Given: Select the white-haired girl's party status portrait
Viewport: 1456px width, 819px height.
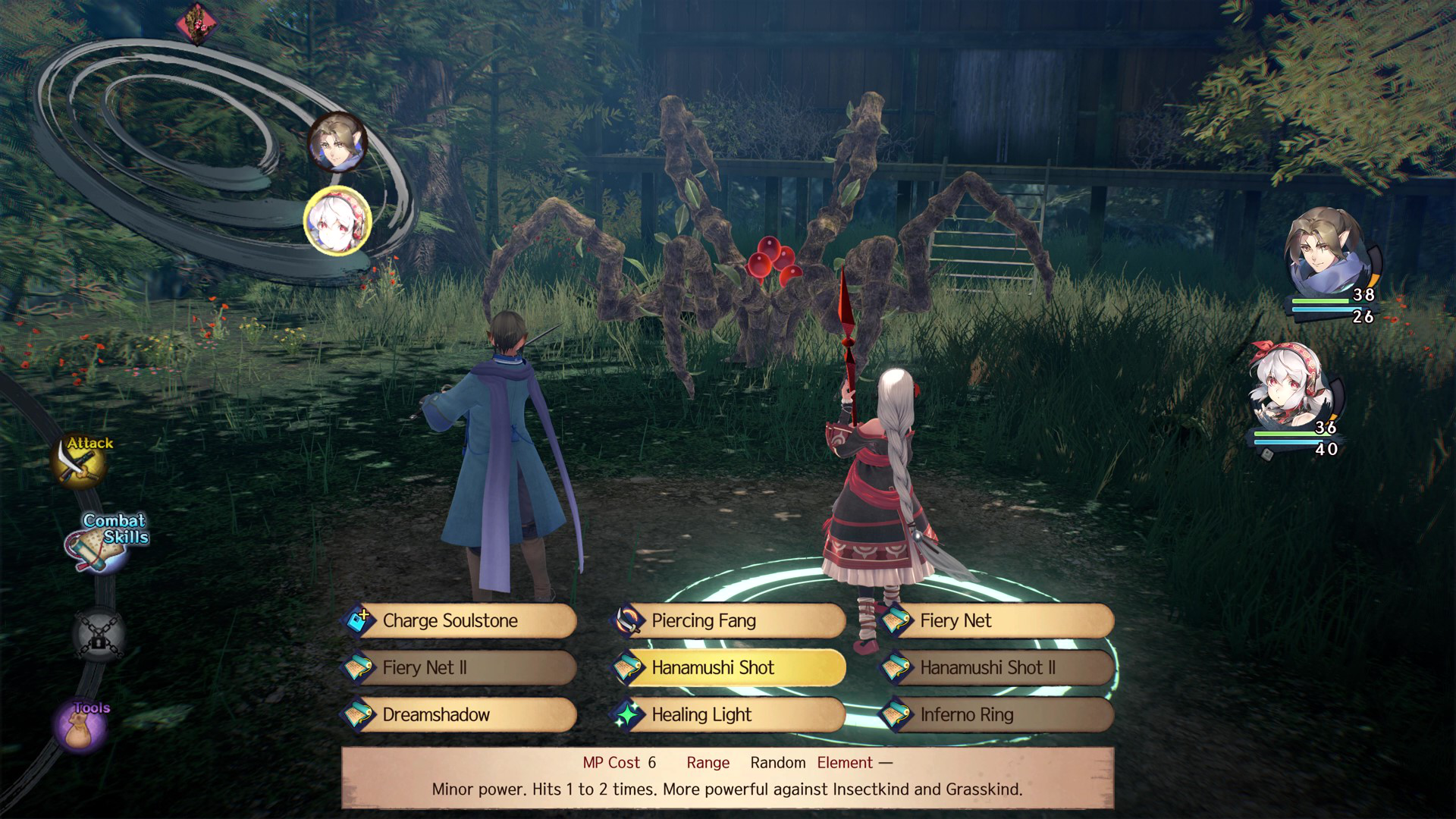Looking at the screenshot, I should pyautogui.click(x=1288, y=388).
